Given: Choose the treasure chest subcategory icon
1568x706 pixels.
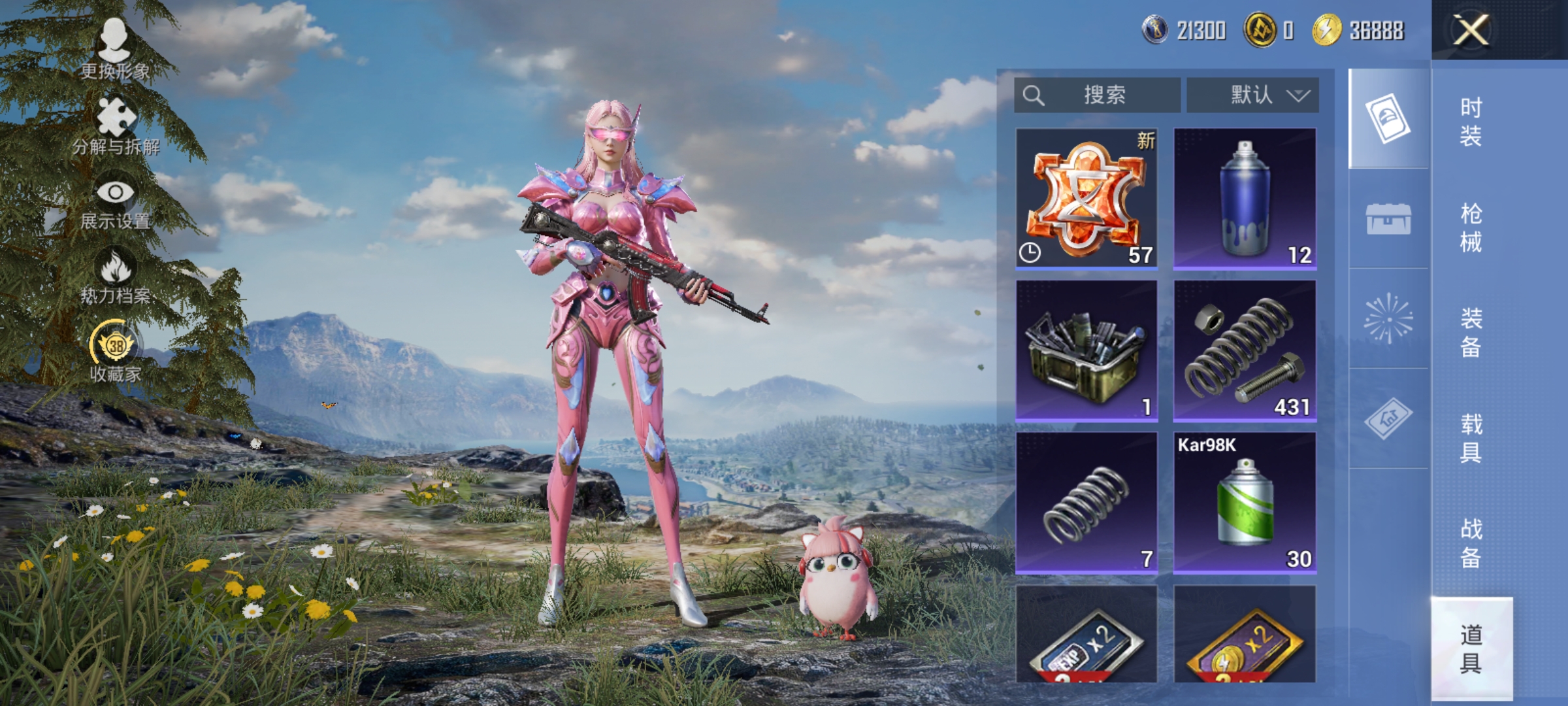Looking at the screenshot, I should [x=1388, y=218].
